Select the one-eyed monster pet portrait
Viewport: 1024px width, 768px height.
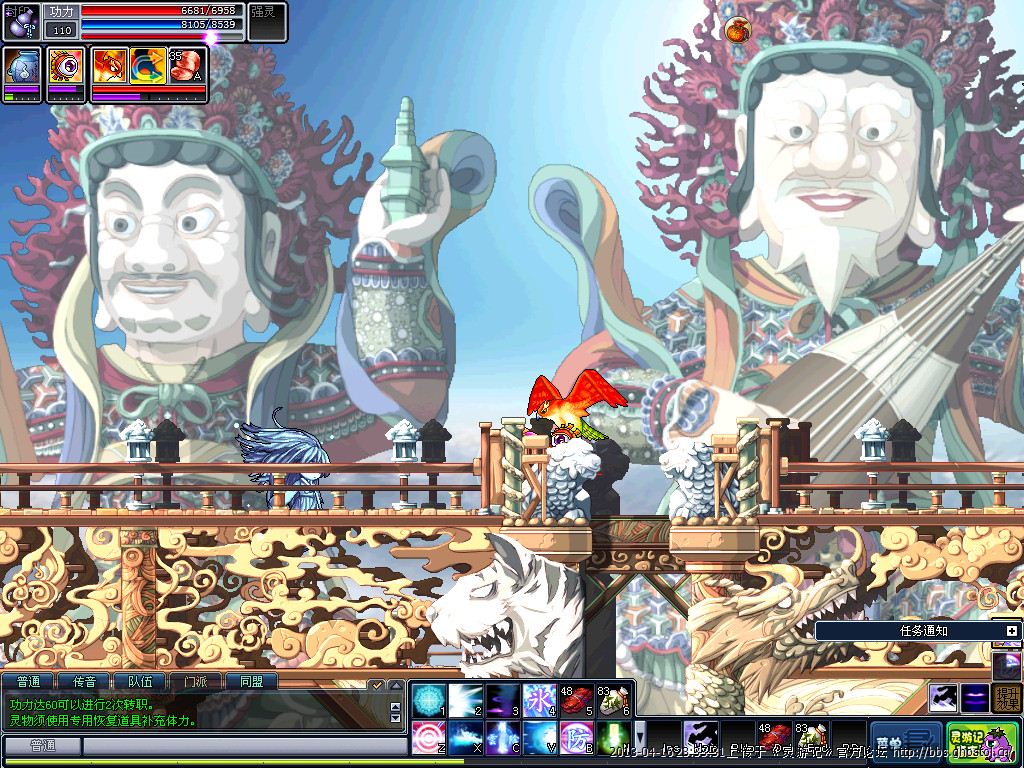[66, 67]
